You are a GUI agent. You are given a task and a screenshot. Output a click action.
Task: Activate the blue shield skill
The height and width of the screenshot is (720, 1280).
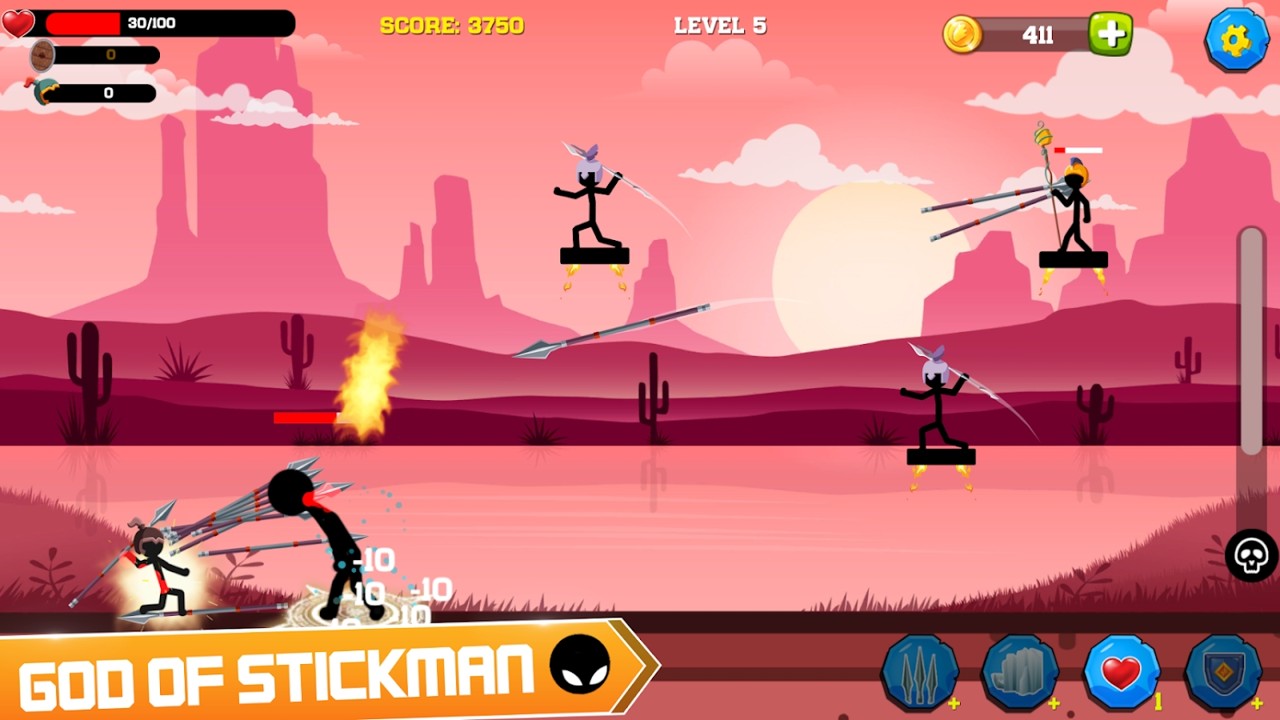pos(1222,673)
